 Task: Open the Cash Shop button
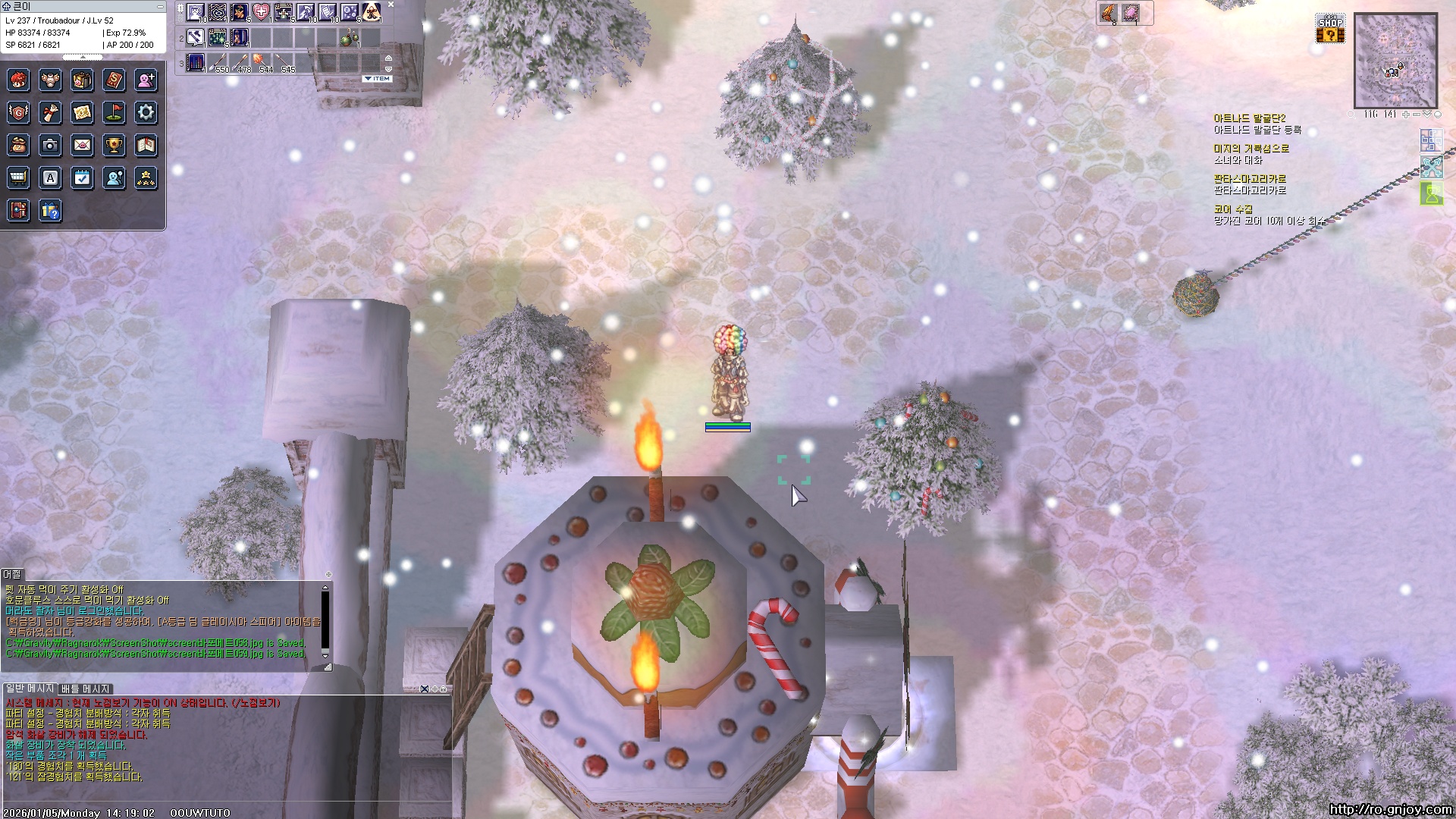(1330, 29)
